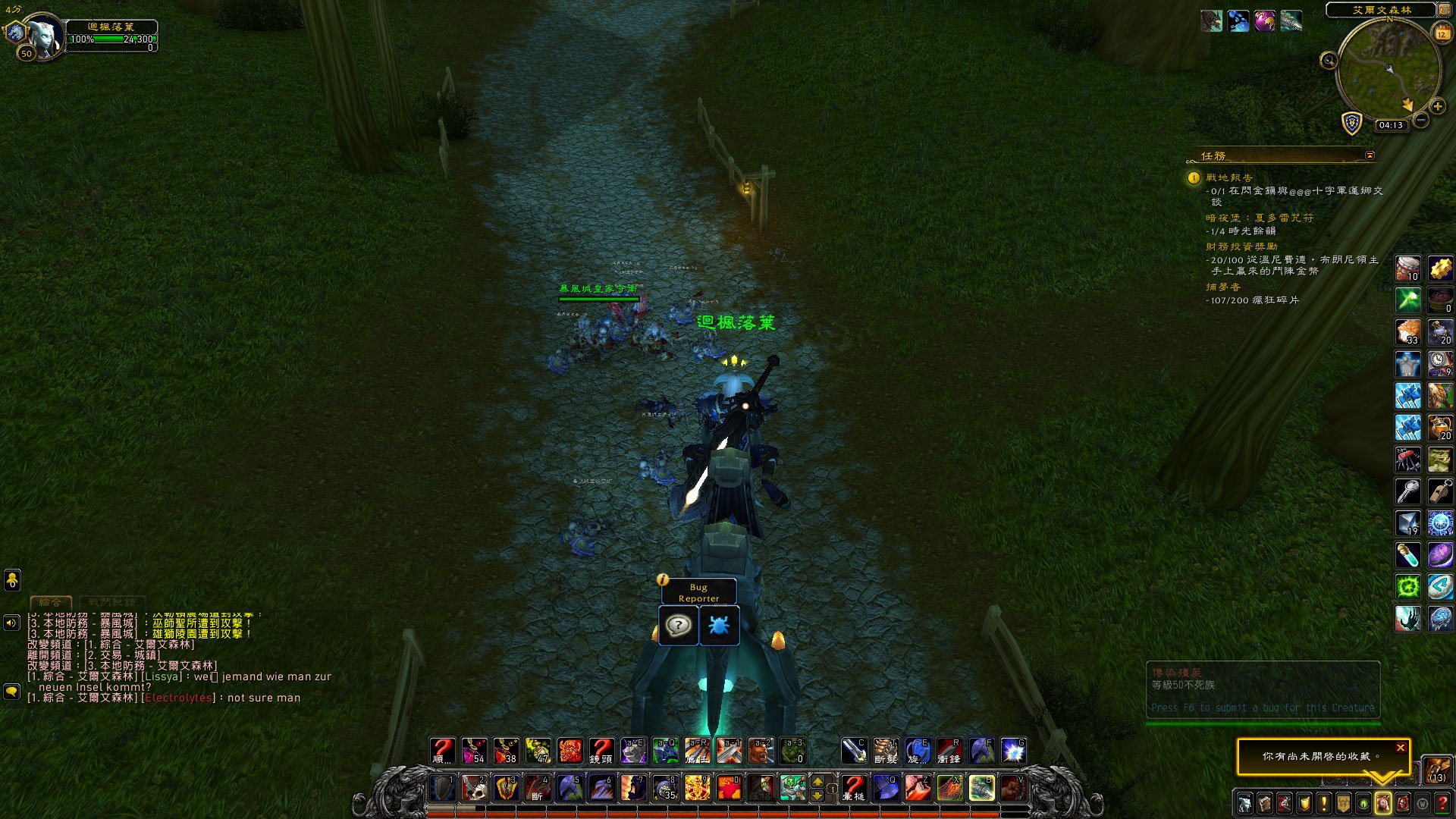Switch to the 綜合 chat tab

[x=51, y=602]
